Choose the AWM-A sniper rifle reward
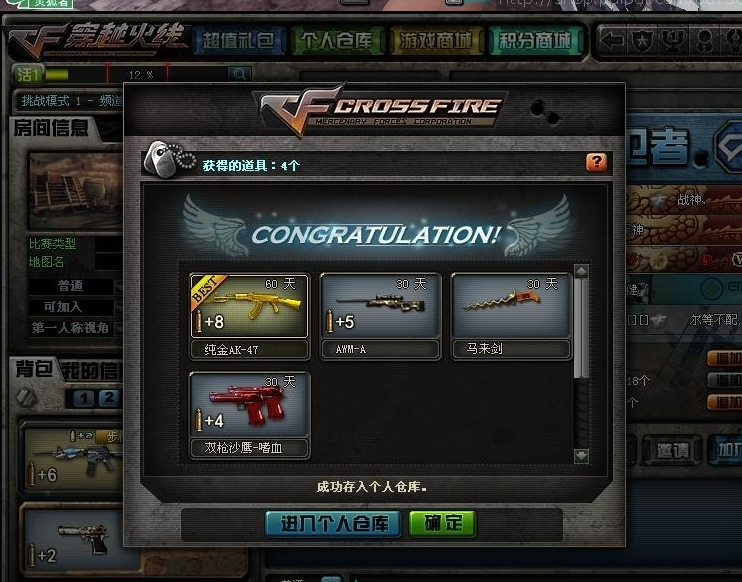Screen dimensions: 742x582 [380, 306]
